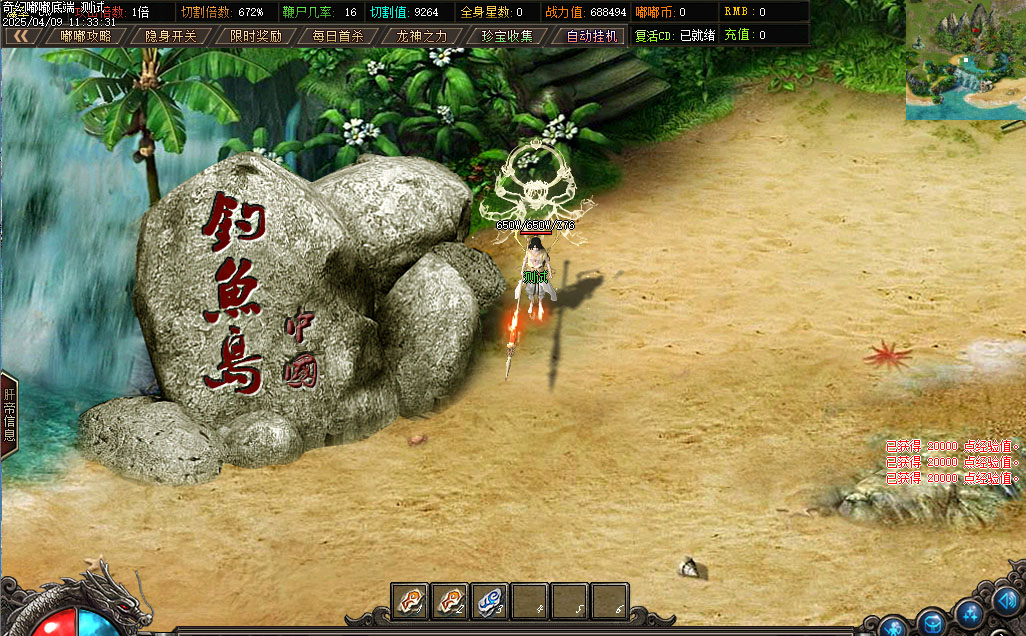Toggle the 隐身开关 stealth switch

point(171,36)
